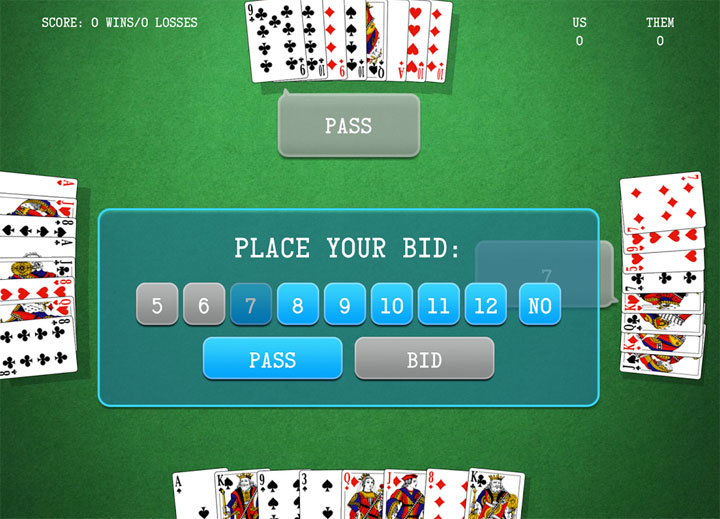Set the bid to 10
This screenshot has height=519, width=720.
pyautogui.click(x=392, y=305)
